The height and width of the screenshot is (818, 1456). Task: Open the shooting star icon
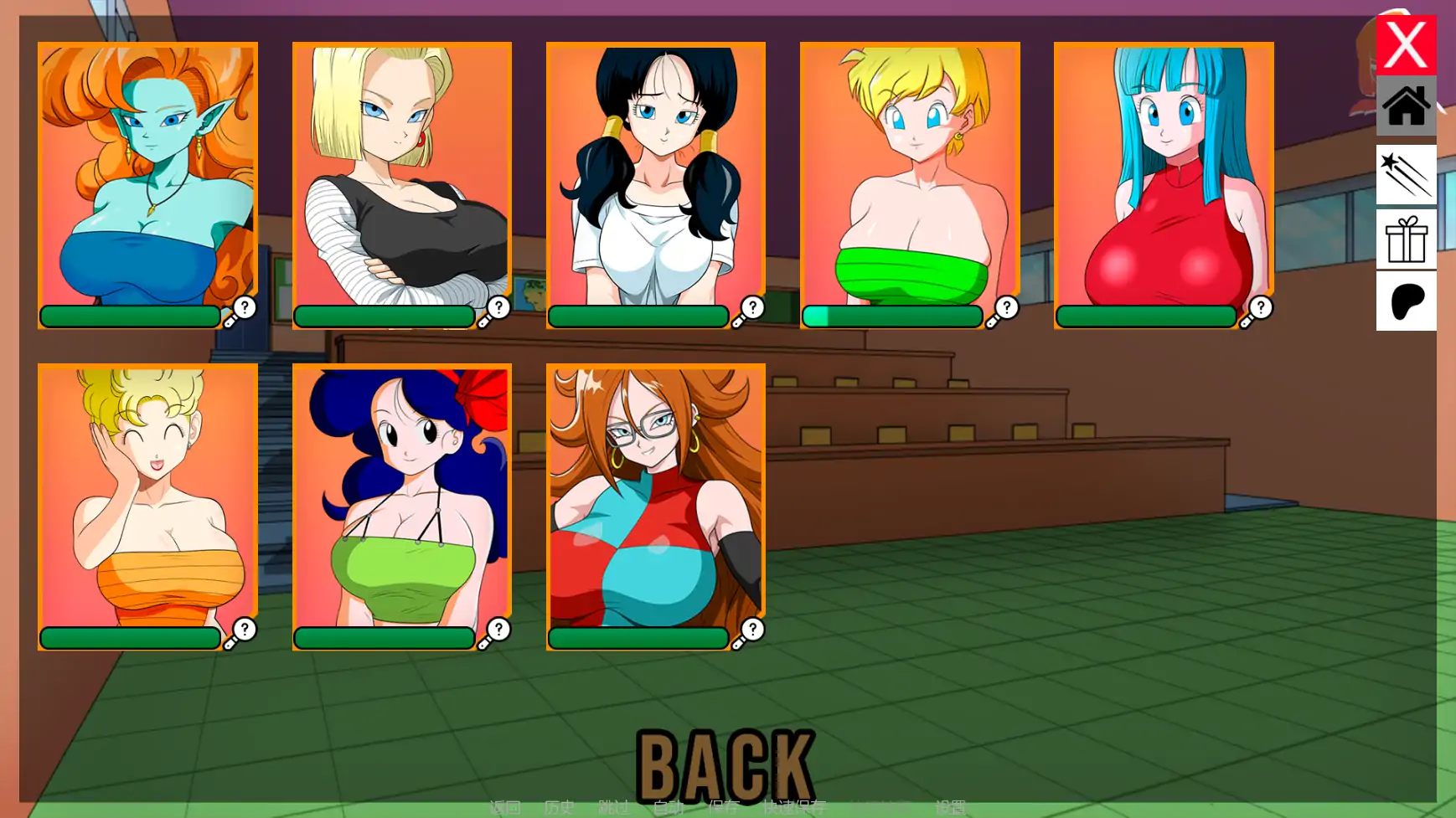1405,174
